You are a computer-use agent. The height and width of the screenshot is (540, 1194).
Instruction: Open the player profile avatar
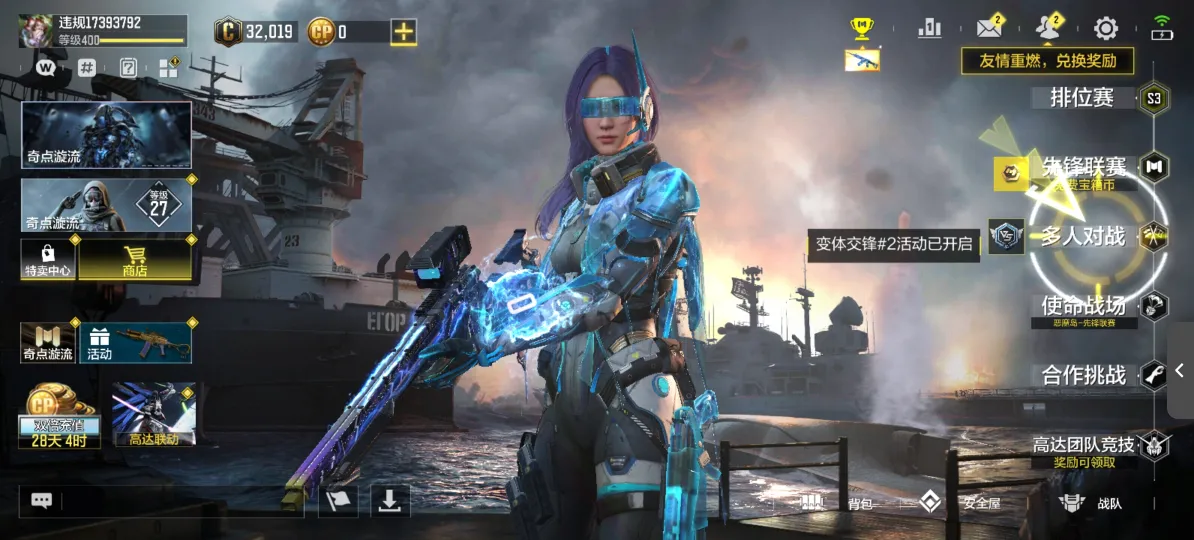[x=37, y=30]
